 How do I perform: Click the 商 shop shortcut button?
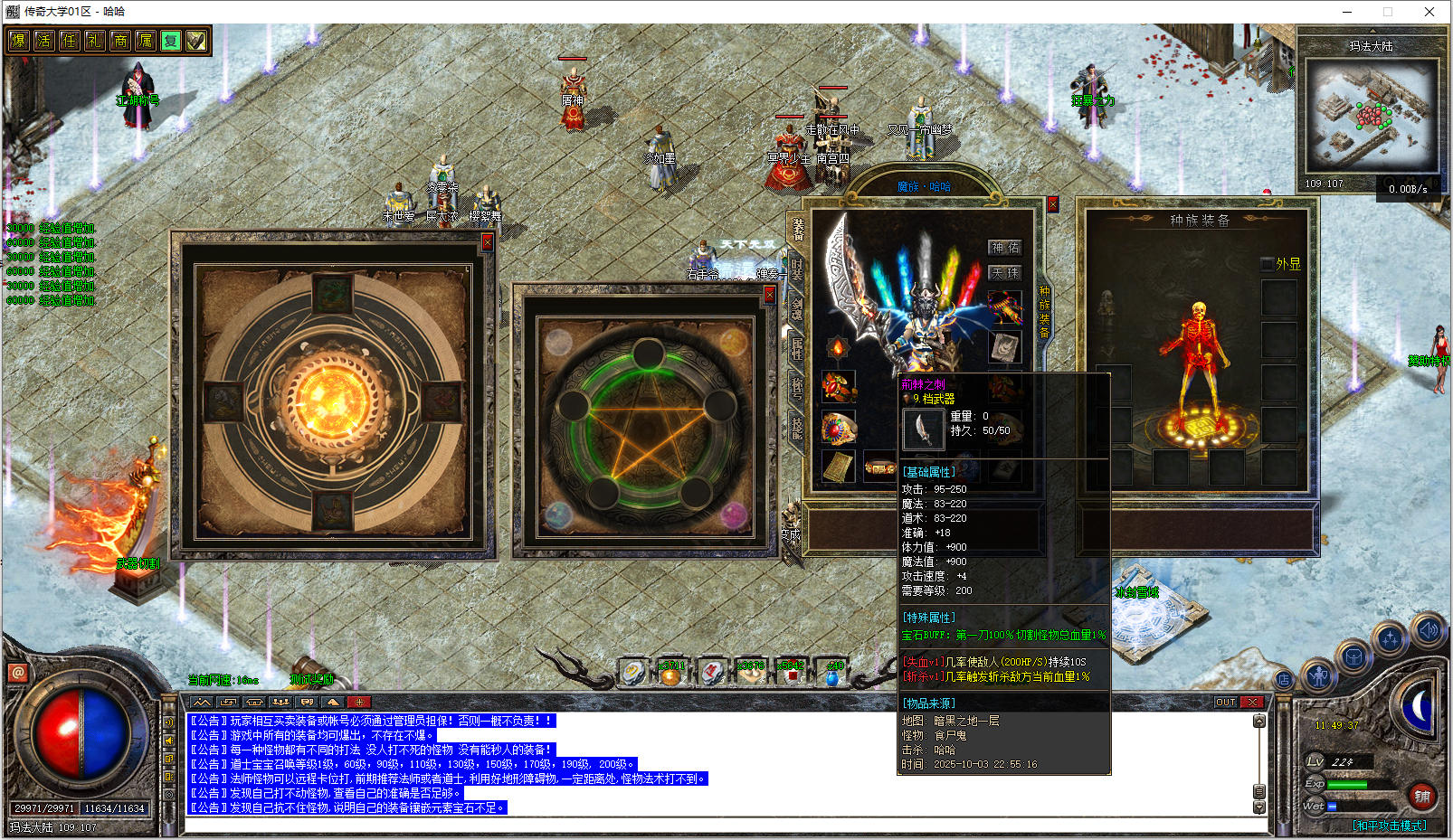click(119, 41)
